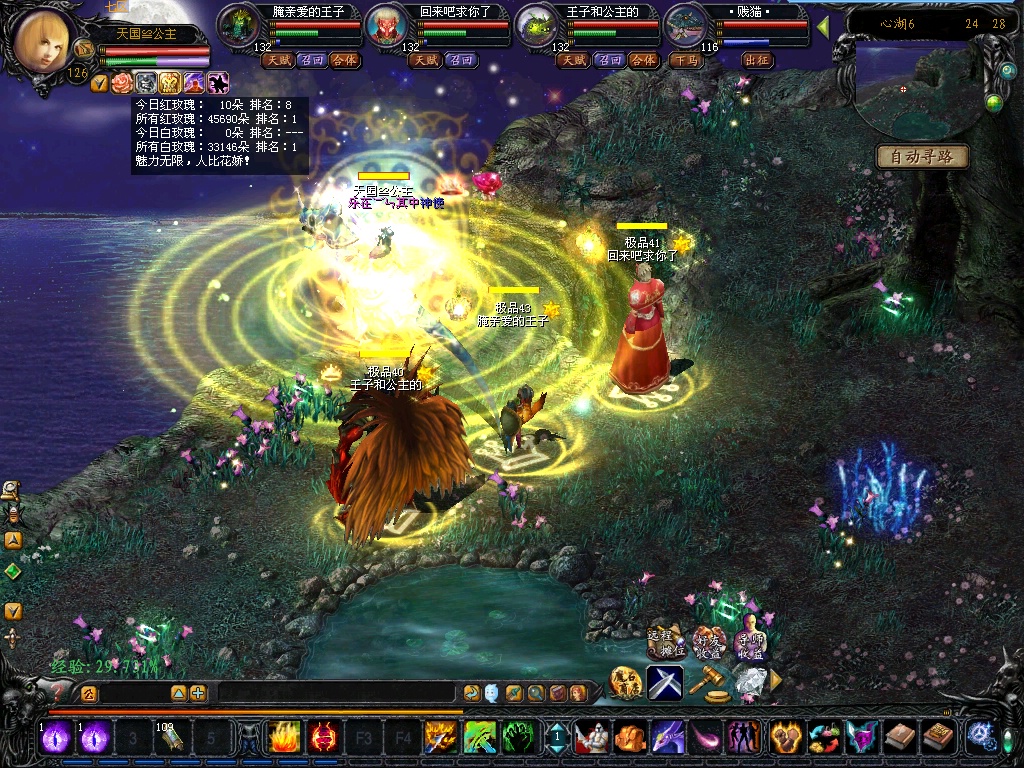Click the 下马 dismount button

click(686, 60)
